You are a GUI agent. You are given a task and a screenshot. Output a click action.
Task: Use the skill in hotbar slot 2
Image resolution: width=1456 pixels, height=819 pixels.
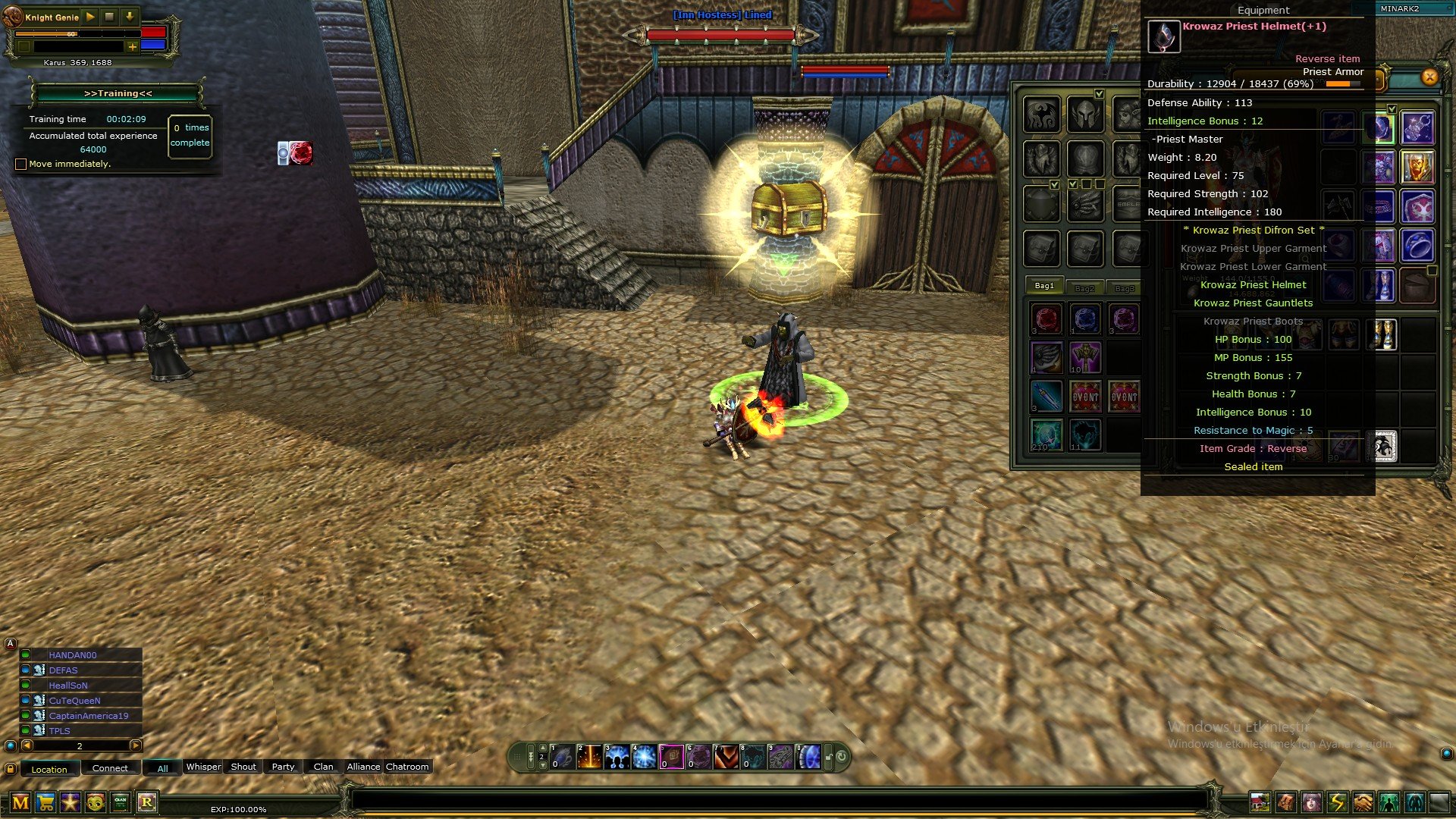589,757
